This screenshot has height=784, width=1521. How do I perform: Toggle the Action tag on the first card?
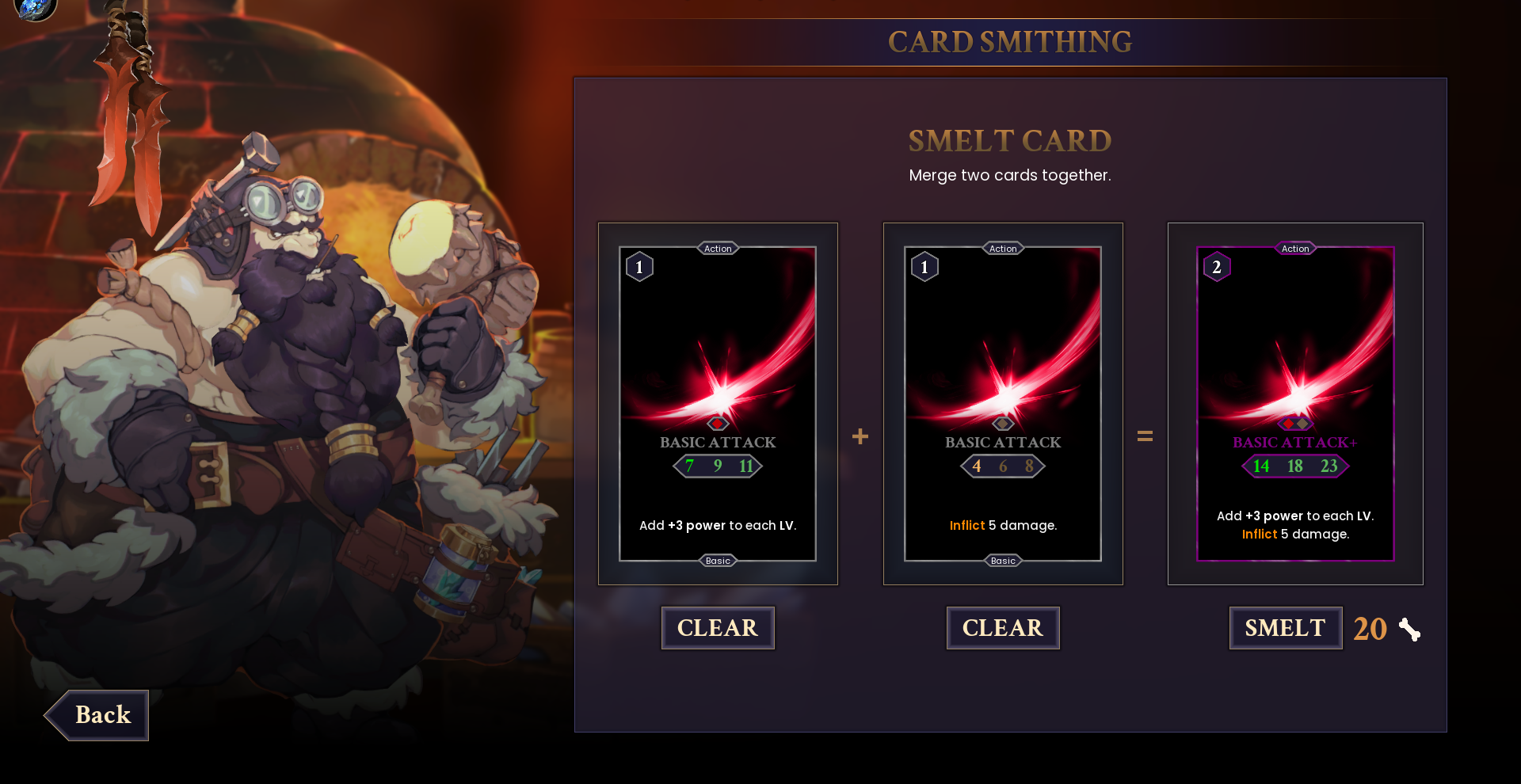718,248
